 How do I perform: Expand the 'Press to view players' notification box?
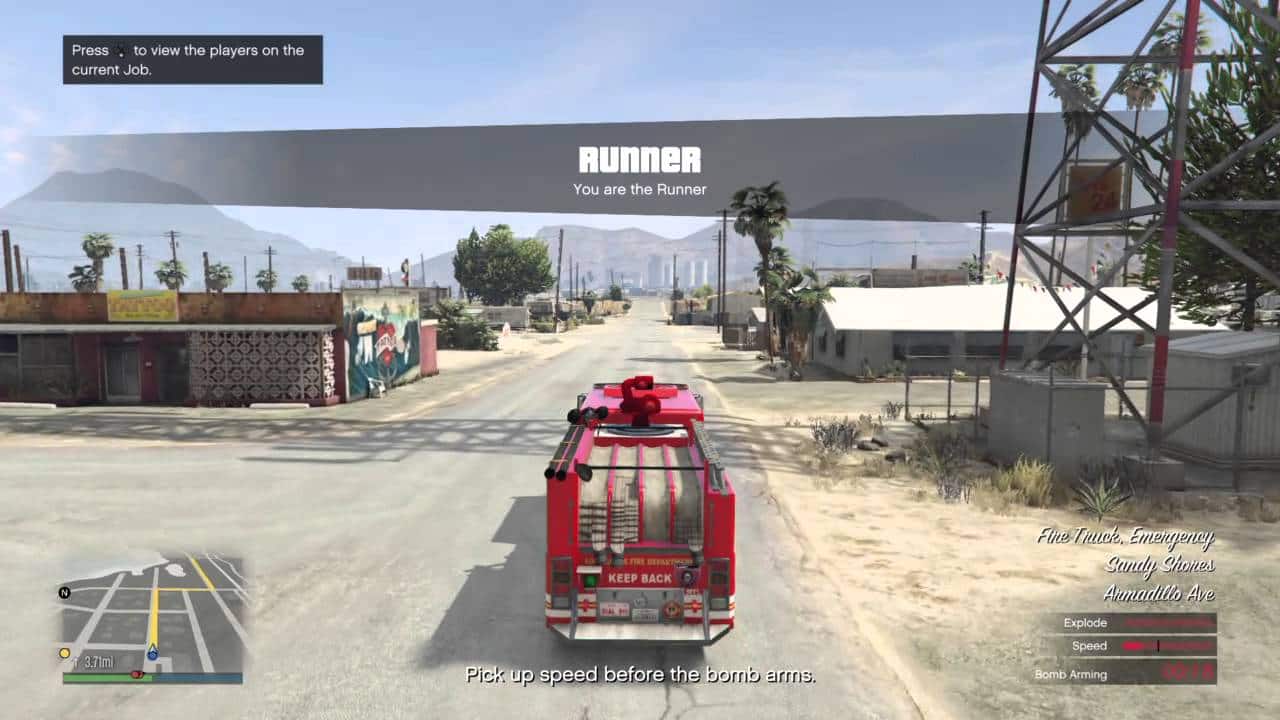click(x=192, y=60)
